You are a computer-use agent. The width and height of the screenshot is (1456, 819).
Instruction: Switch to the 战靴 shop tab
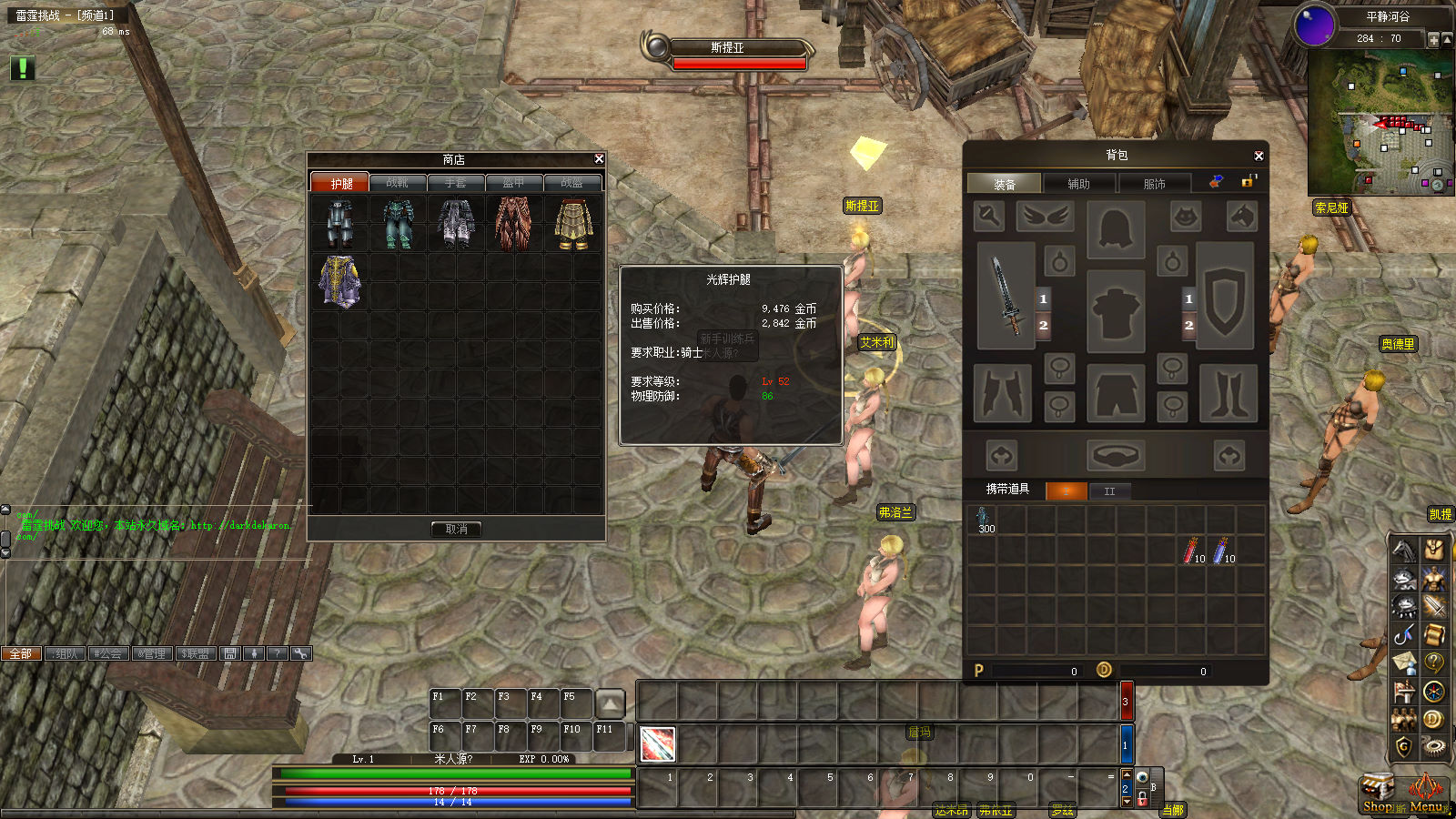398,183
